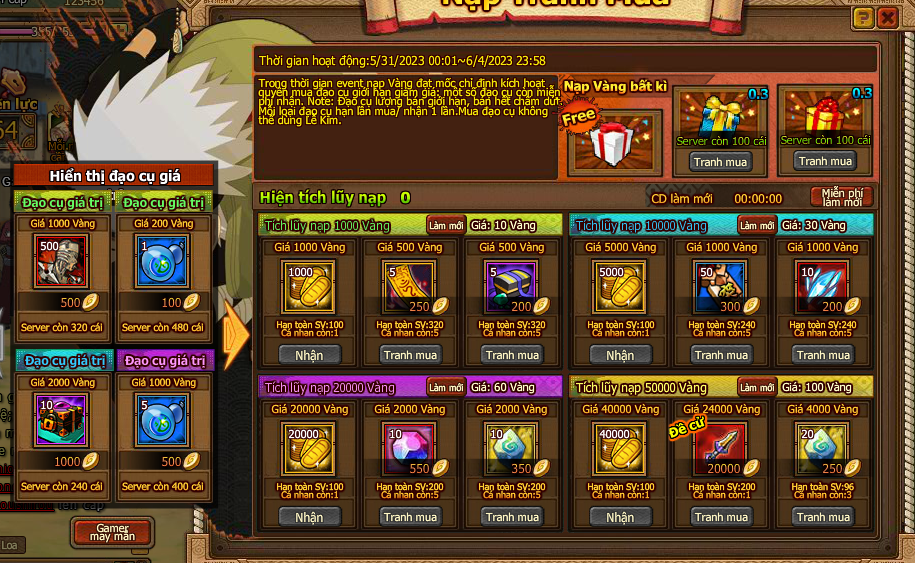Claim the 1000 gold reward with Nhận
915x563 pixels.
(309, 355)
